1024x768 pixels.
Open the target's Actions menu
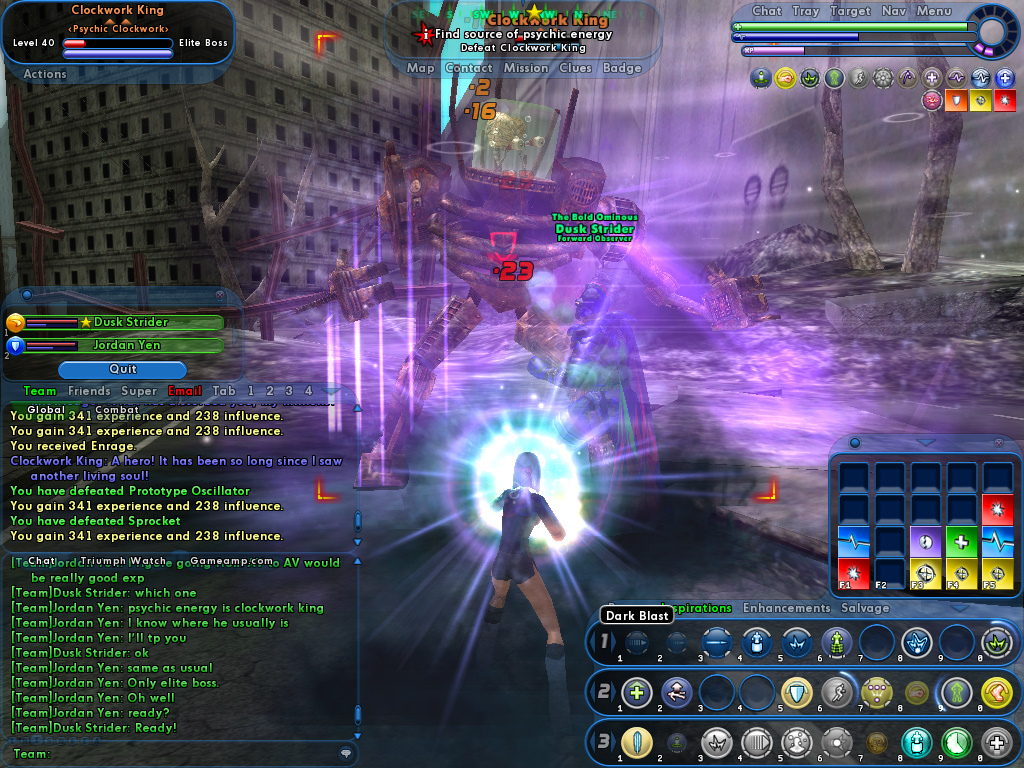pos(45,74)
